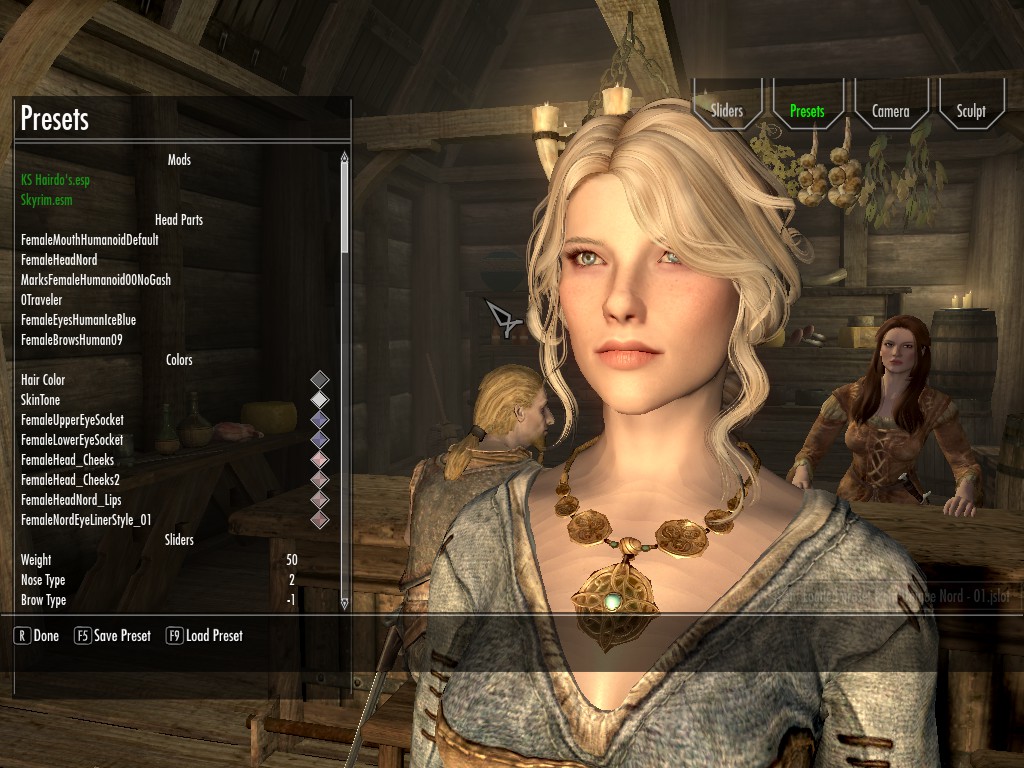The image size is (1024, 768).
Task: Select the Skyrim.esm mod entry
Action: (x=46, y=200)
